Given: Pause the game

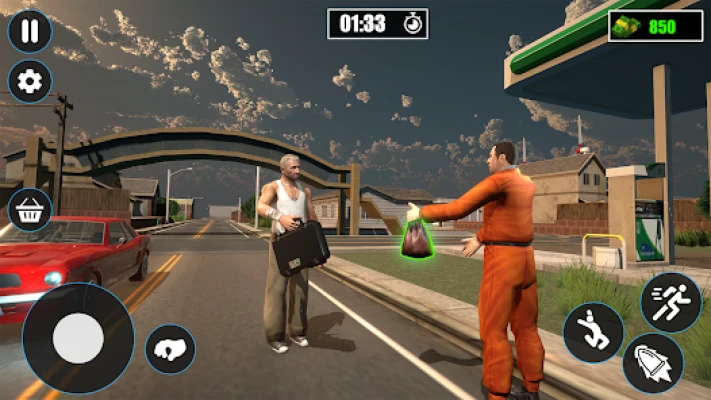Looking at the screenshot, I should (x=30, y=31).
